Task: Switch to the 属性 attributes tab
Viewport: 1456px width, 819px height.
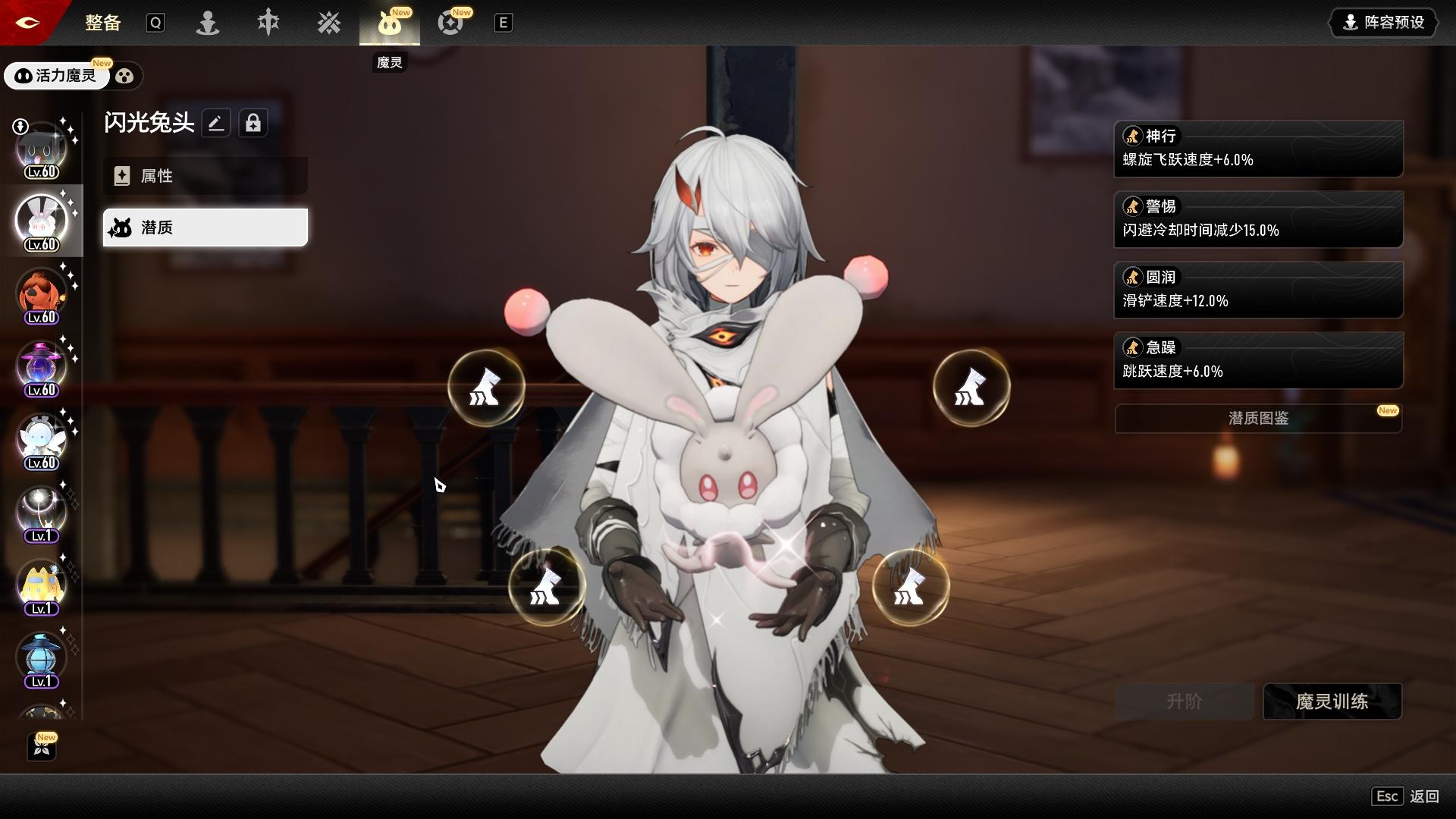Action: [205, 176]
